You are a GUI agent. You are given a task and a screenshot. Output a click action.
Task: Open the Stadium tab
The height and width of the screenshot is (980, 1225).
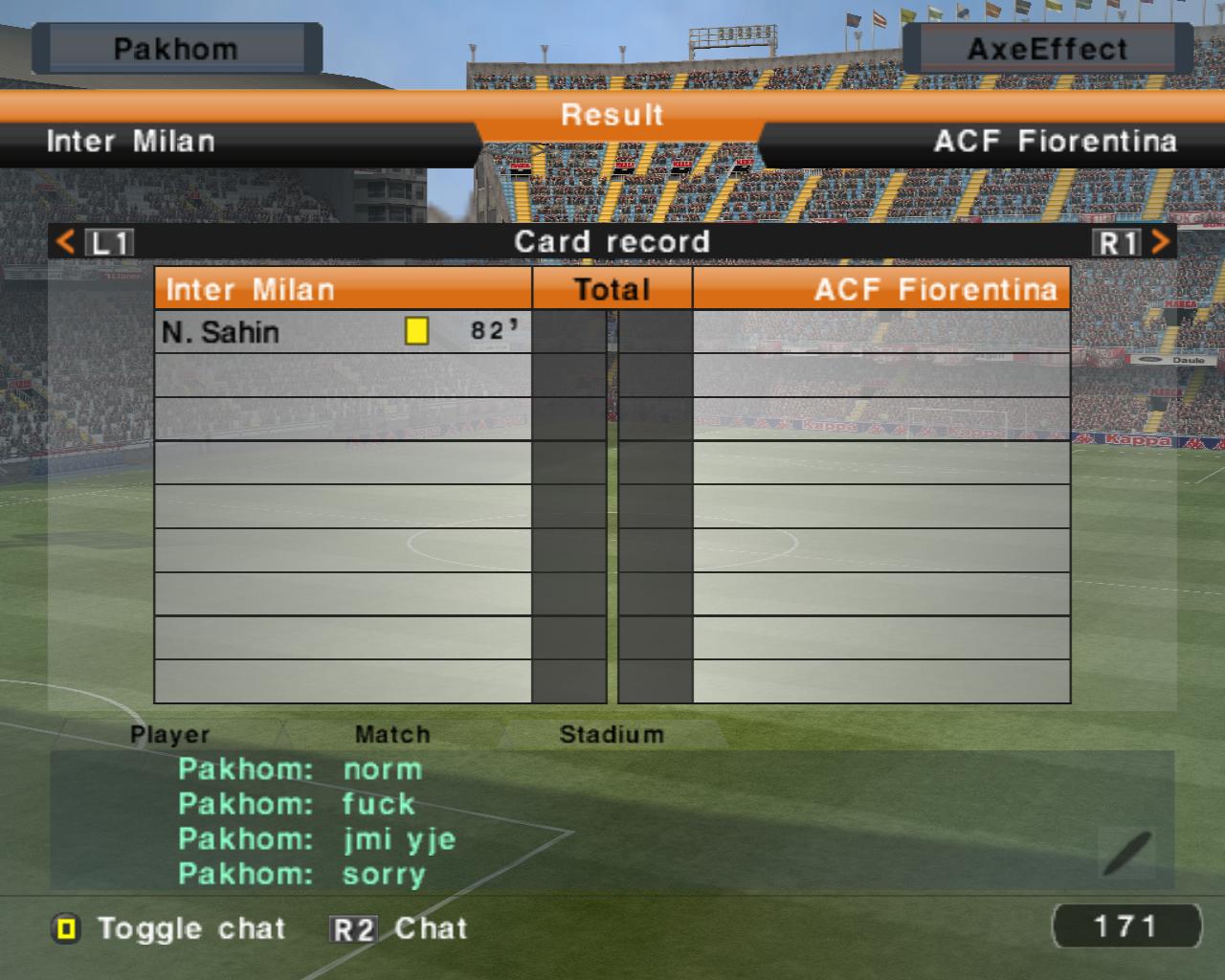click(611, 735)
